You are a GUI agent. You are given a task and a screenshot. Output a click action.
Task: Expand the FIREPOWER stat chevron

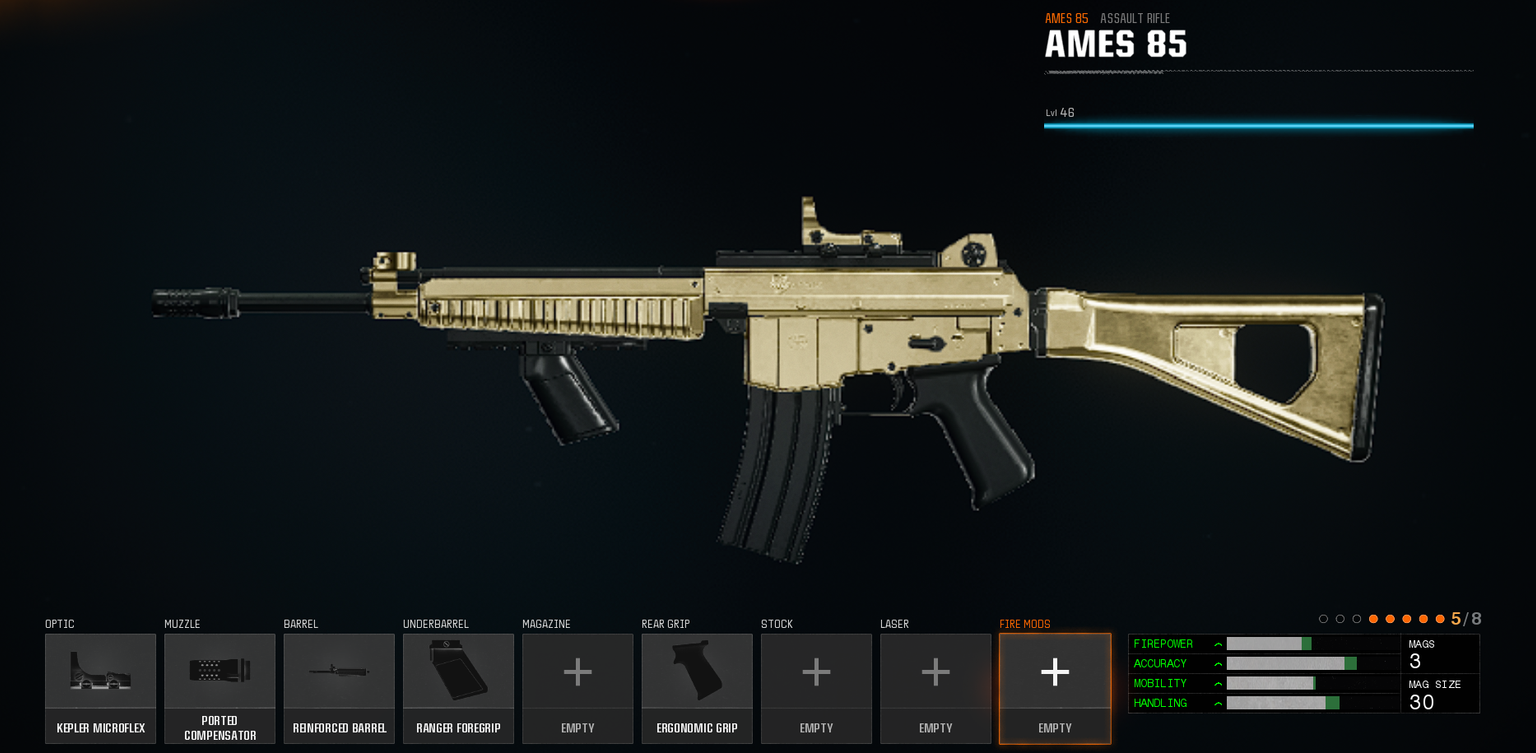tap(1218, 644)
